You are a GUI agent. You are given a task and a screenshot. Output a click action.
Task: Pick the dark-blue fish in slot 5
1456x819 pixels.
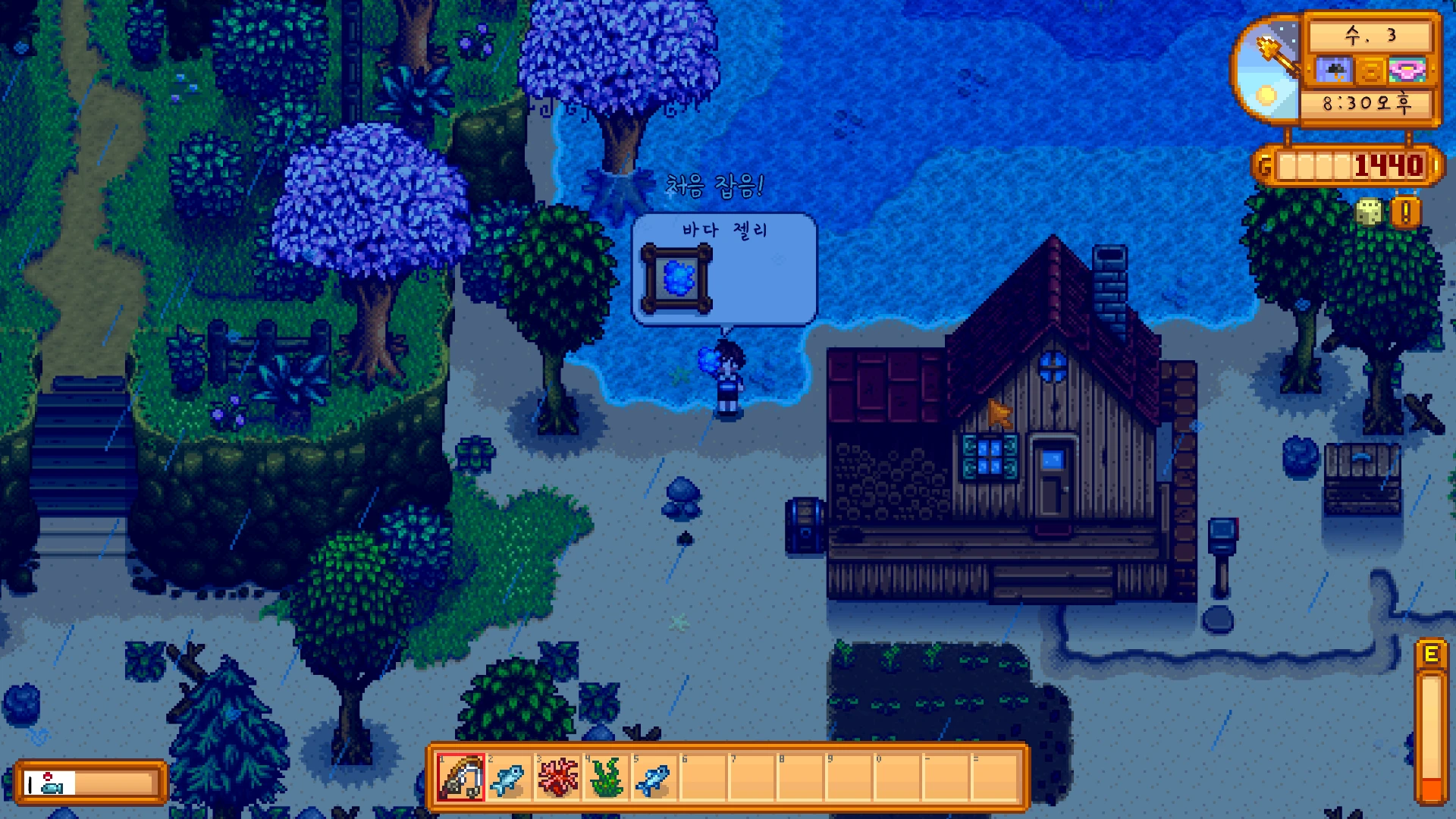coord(654,777)
